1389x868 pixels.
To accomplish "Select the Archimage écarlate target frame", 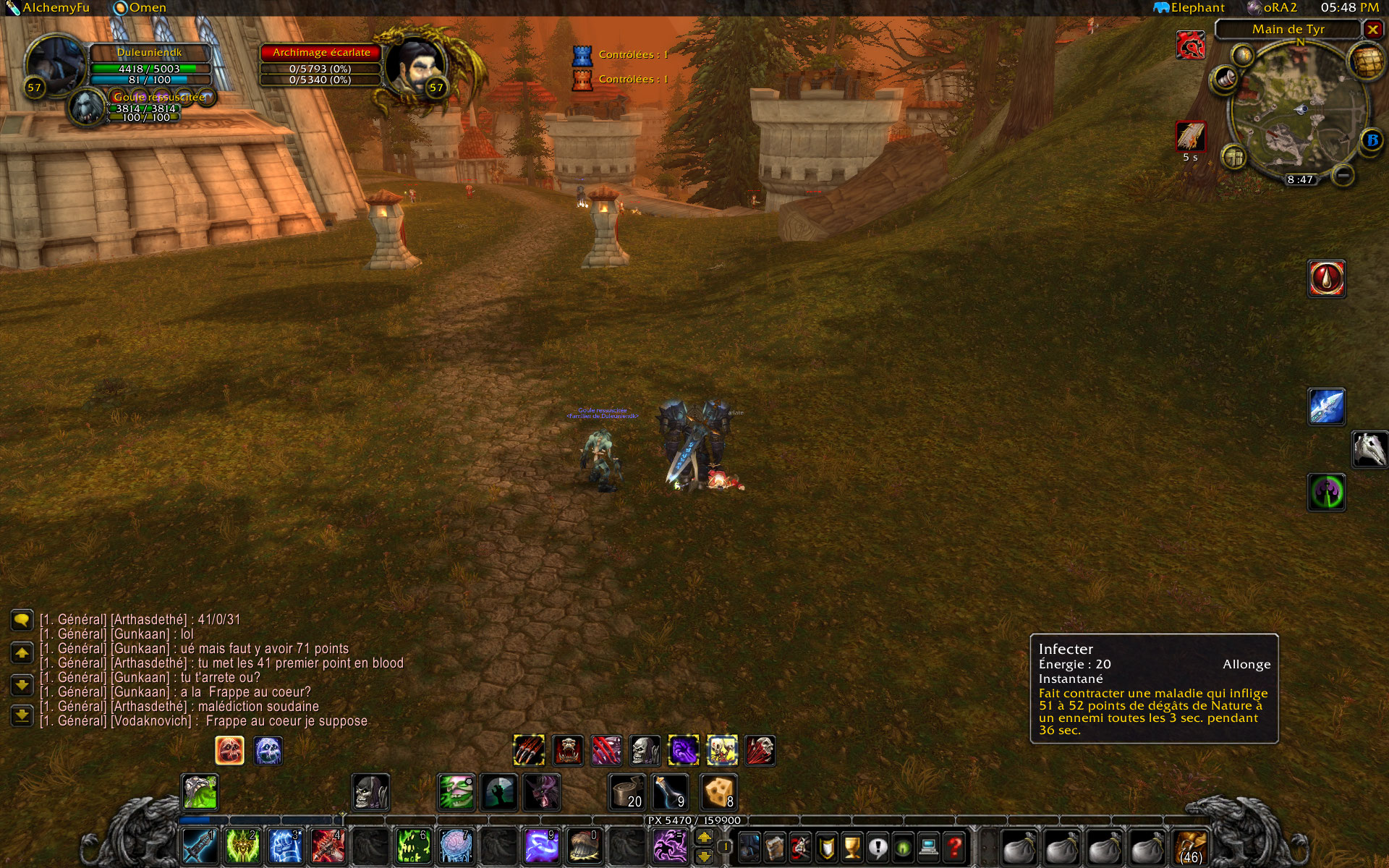I will pyautogui.click(x=321, y=52).
